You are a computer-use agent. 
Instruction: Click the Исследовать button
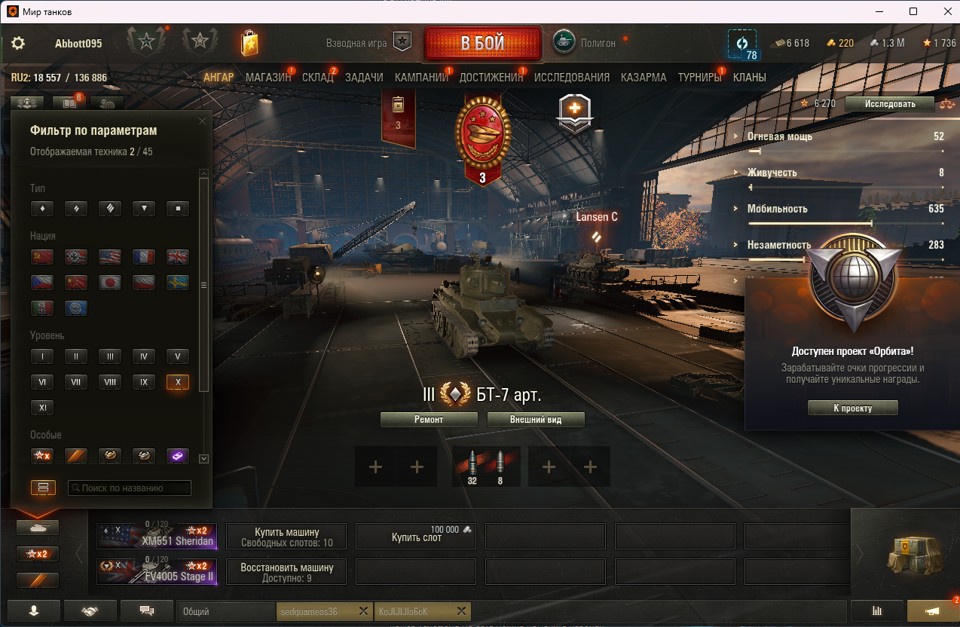point(889,103)
